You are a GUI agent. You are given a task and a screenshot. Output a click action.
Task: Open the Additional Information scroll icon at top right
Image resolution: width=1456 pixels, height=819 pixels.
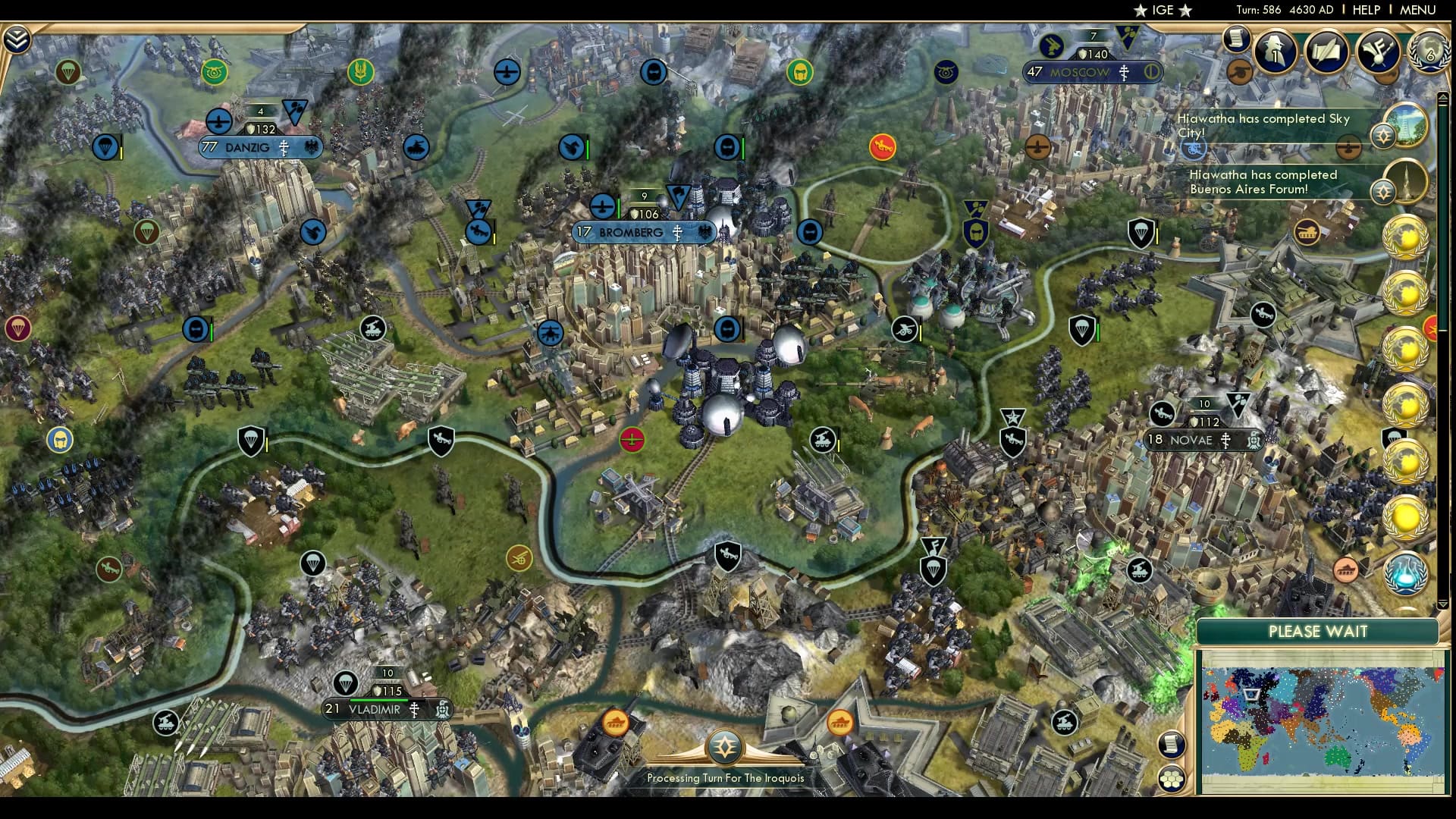[x=1236, y=39]
